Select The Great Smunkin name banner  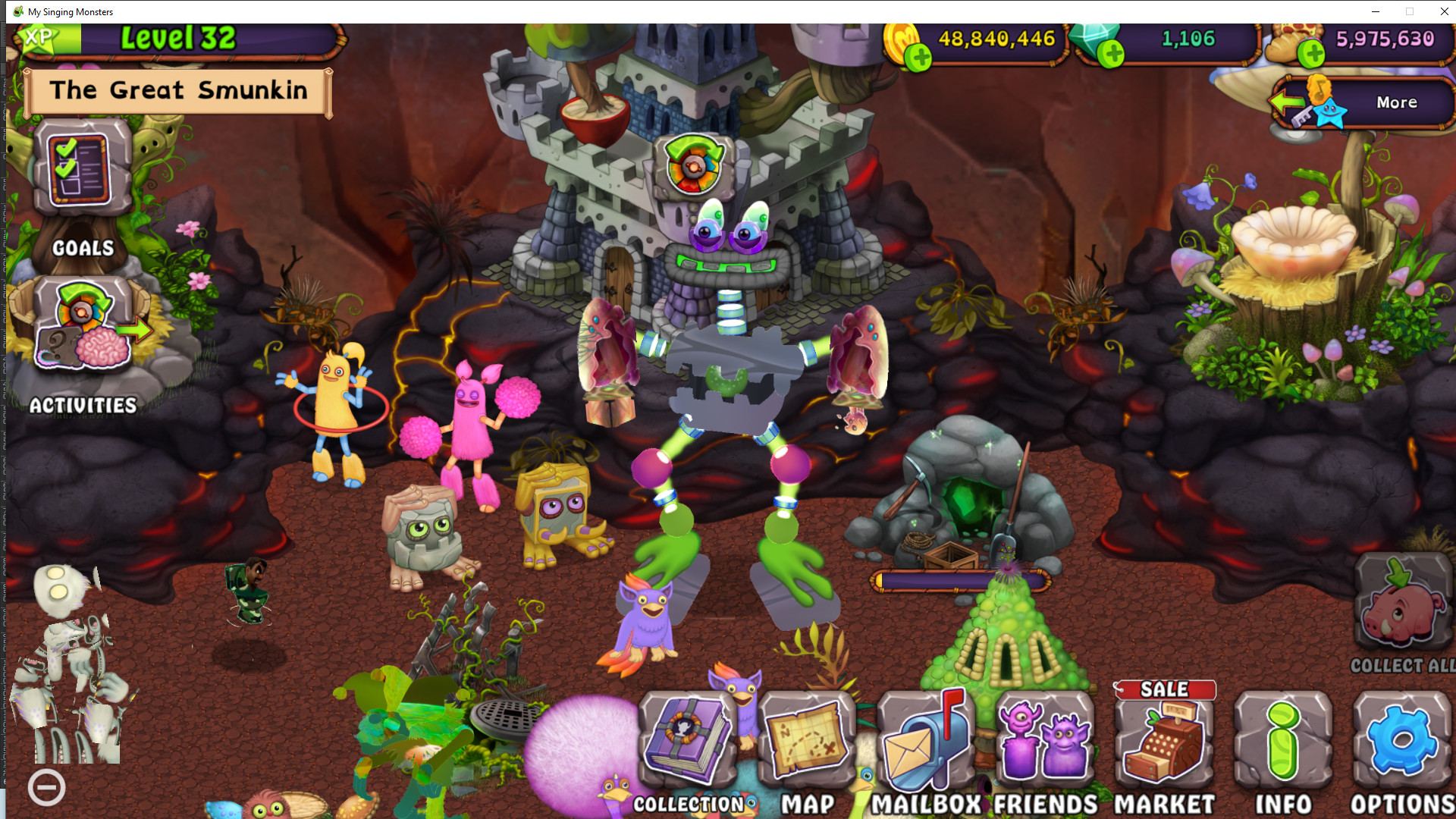(x=176, y=92)
